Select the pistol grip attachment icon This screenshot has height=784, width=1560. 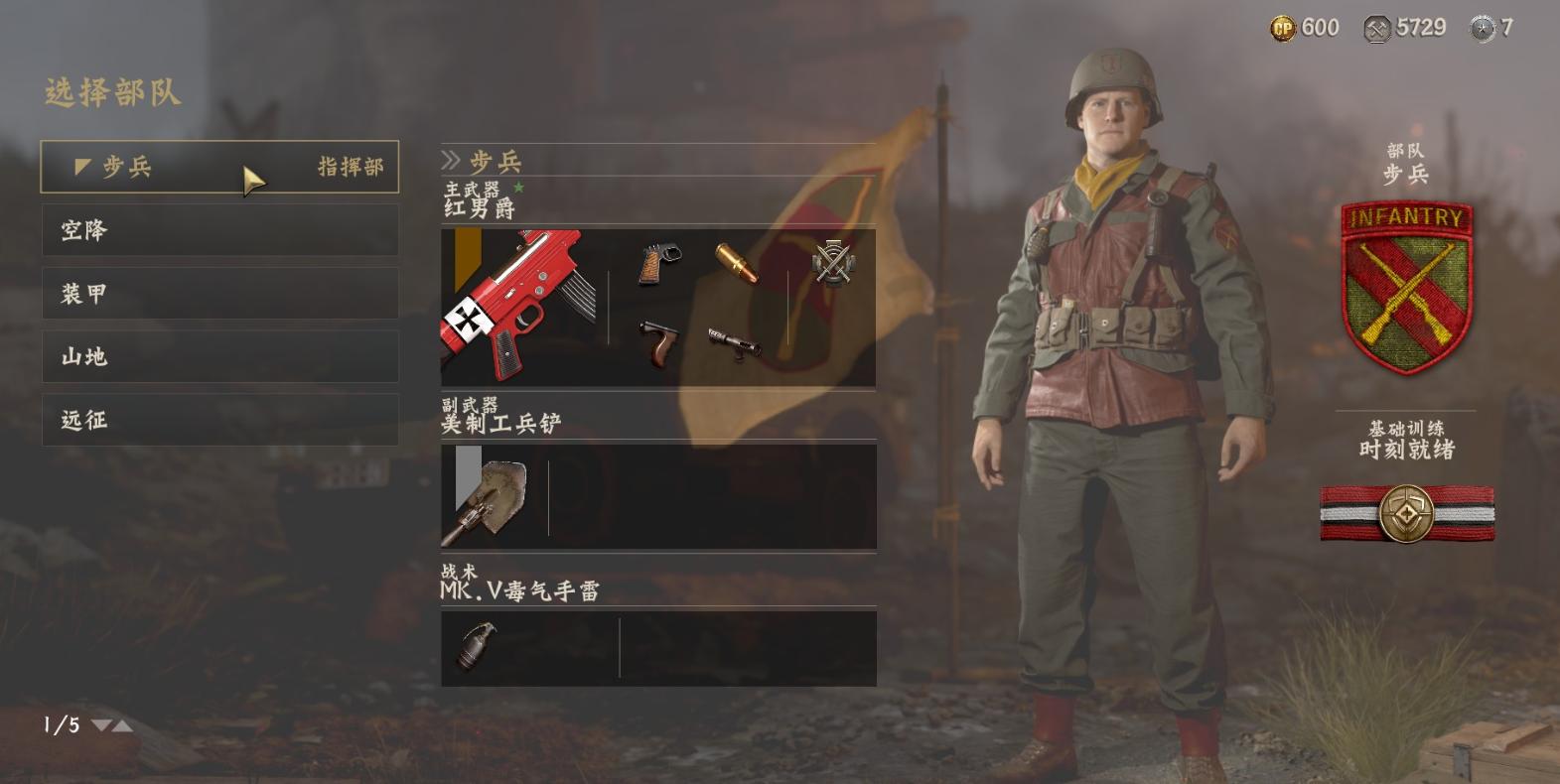(x=658, y=265)
